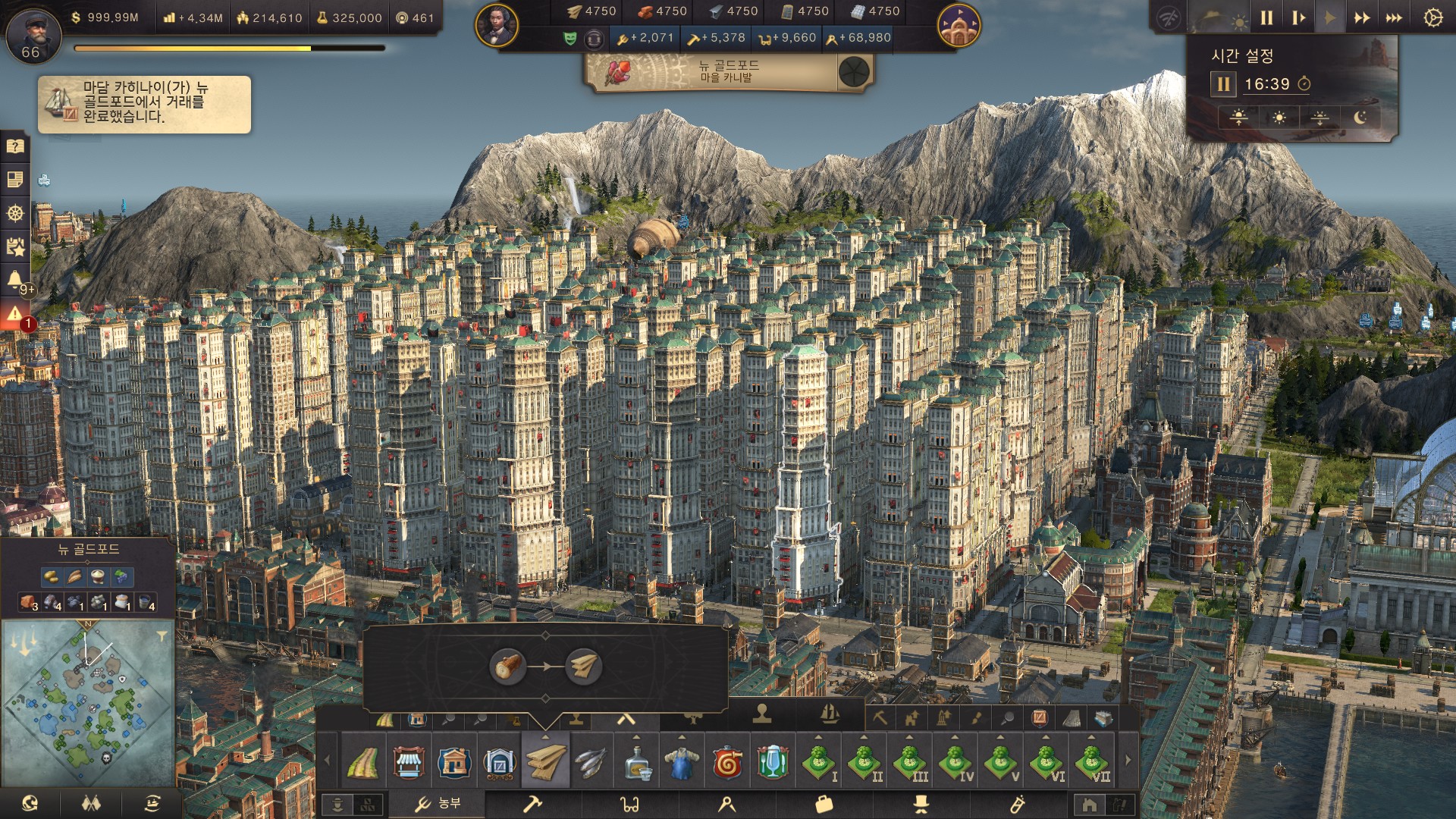
Task: Open the investors top-hat tier tab
Action: click(x=921, y=804)
